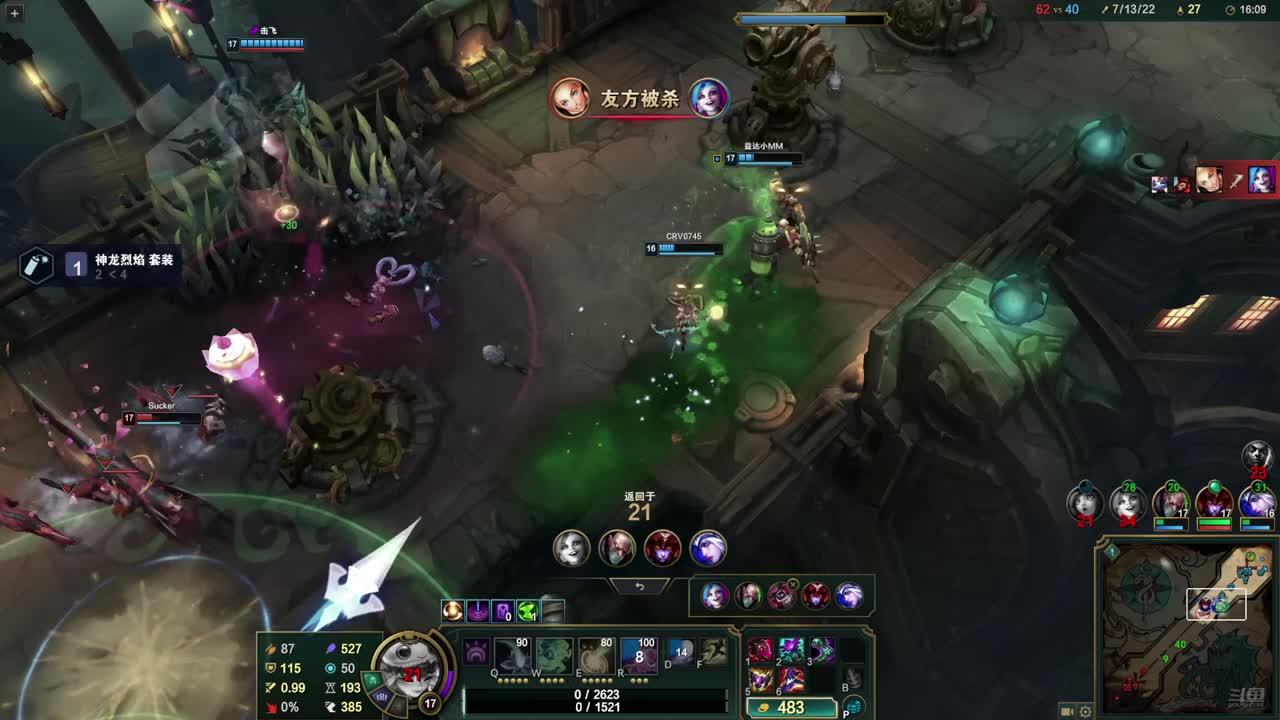Toggle the camera lock button beside the minimap
The image size is (1280, 720).
tap(1066, 711)
